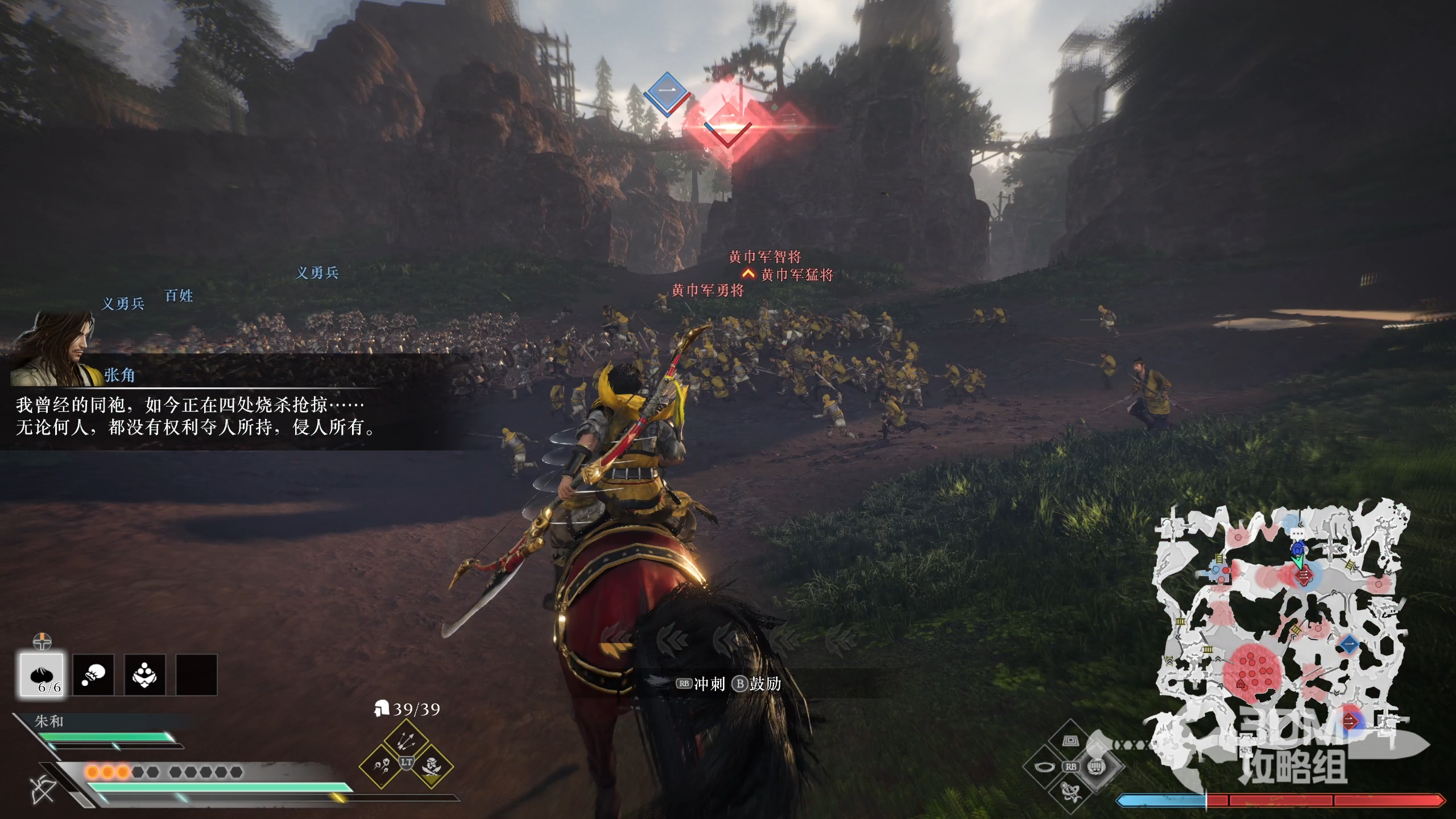Activate the maces tactic diamond
1456x819 pixels.
[x=381, y=766]
